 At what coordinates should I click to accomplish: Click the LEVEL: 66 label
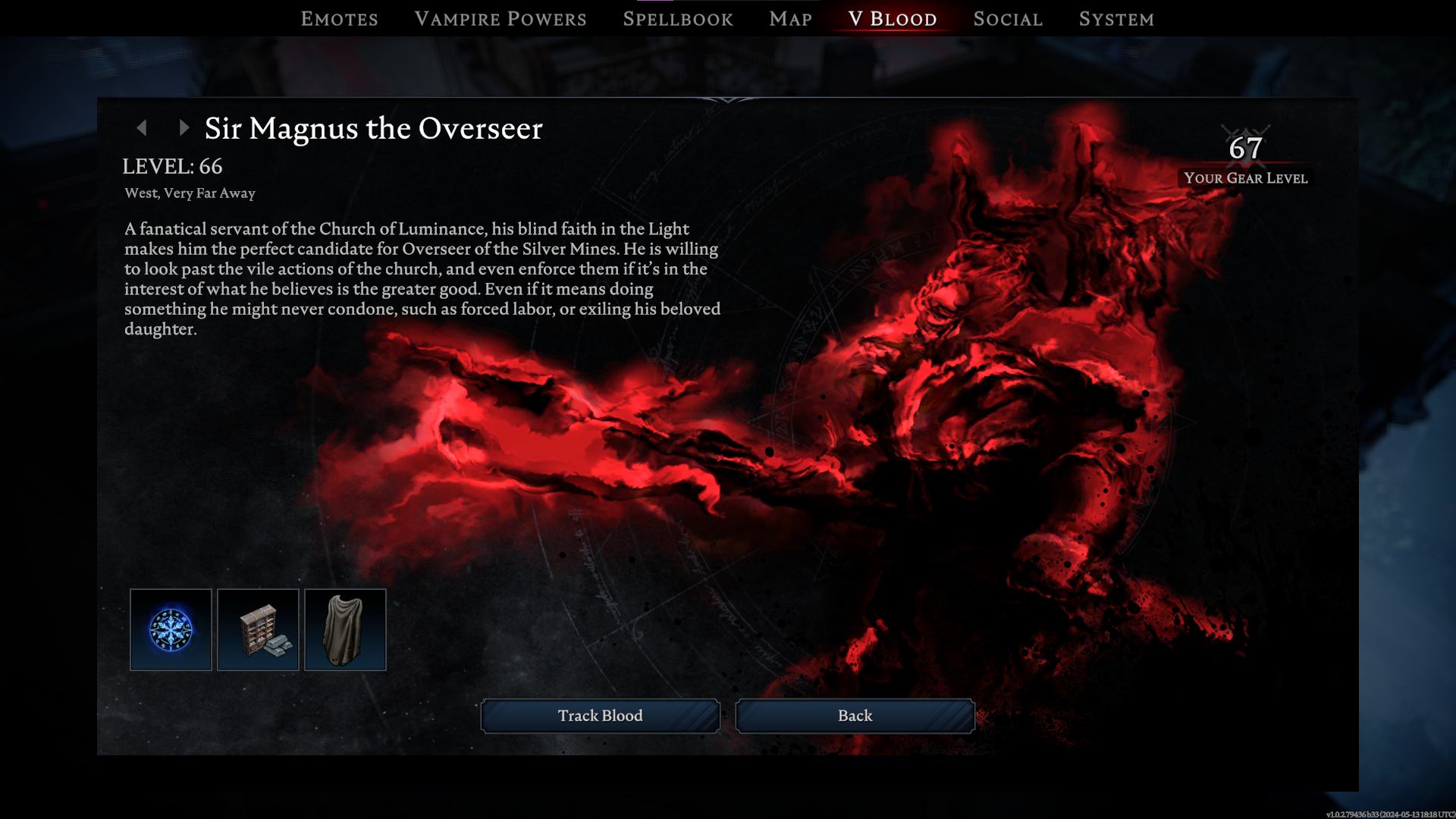(x=173, y=166)
